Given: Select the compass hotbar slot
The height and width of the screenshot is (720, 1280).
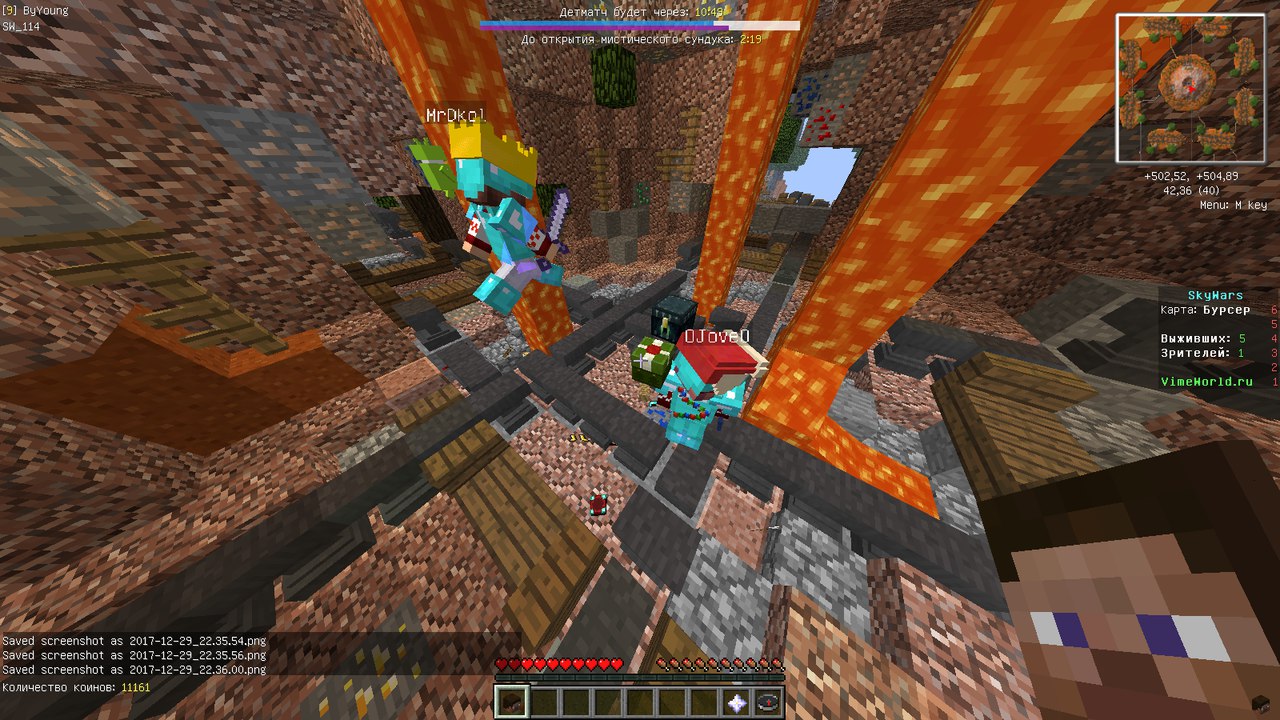Looking at the screenshot, I should tap(768, 702).
